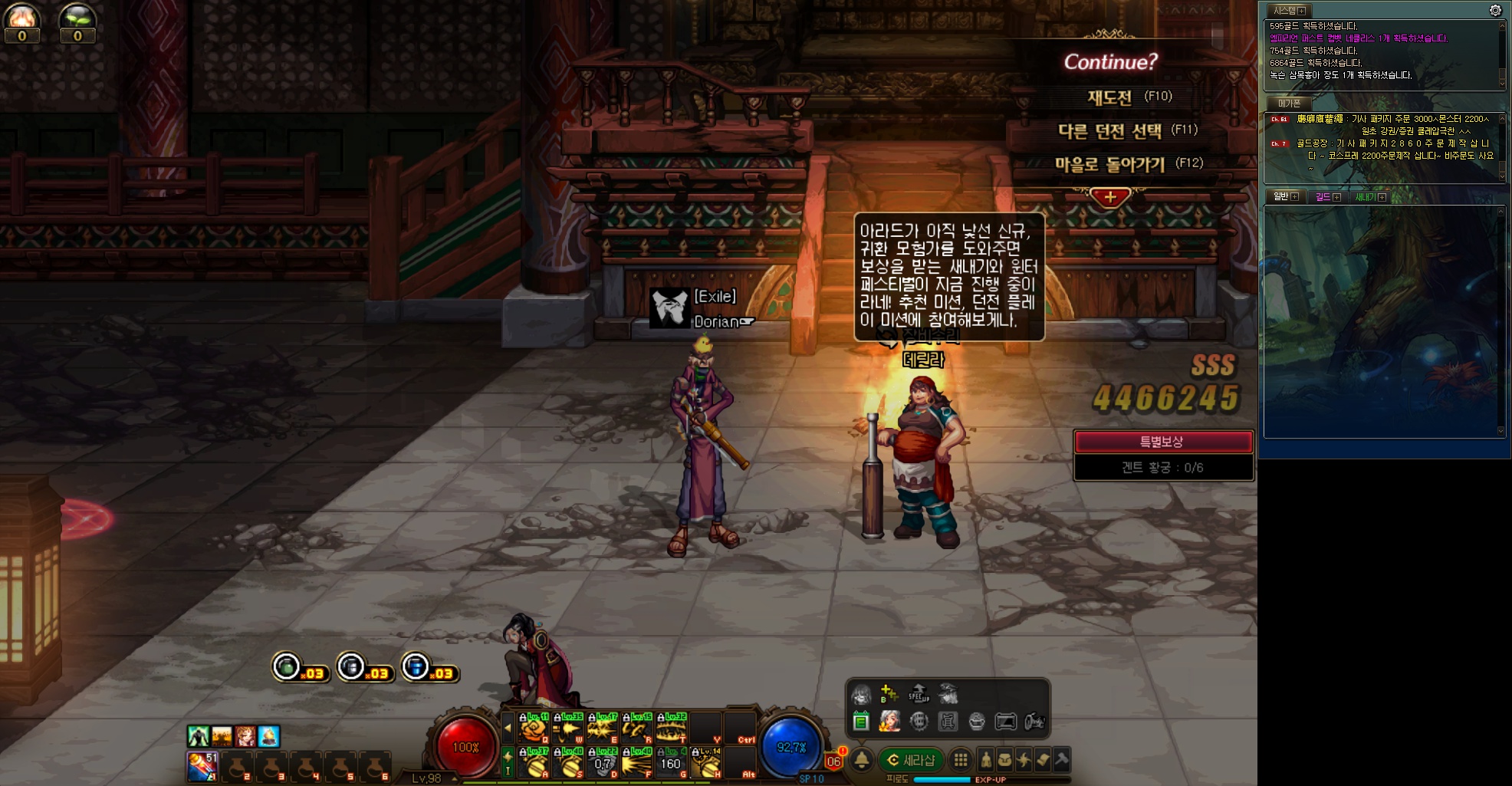Click the SPEC UP icon
This screenshot has height=786, width=1512.
[x=919, y=695]
